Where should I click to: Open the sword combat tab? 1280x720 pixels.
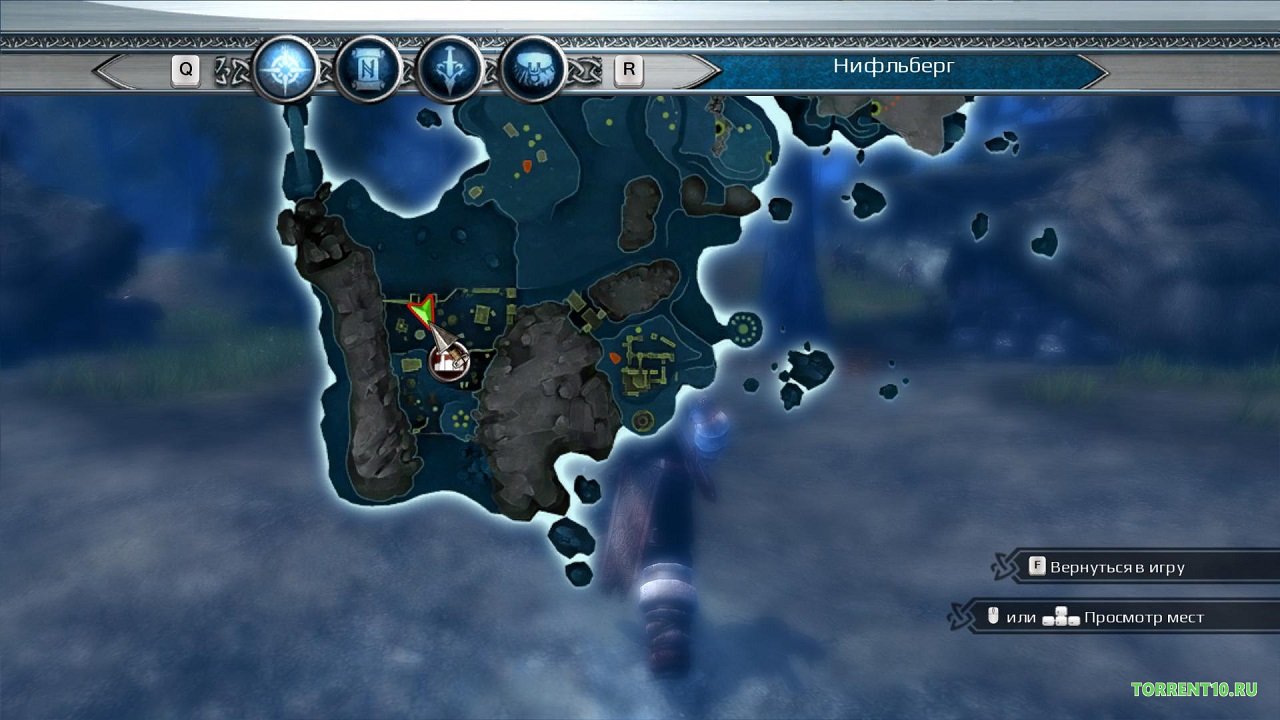[450, 70]
